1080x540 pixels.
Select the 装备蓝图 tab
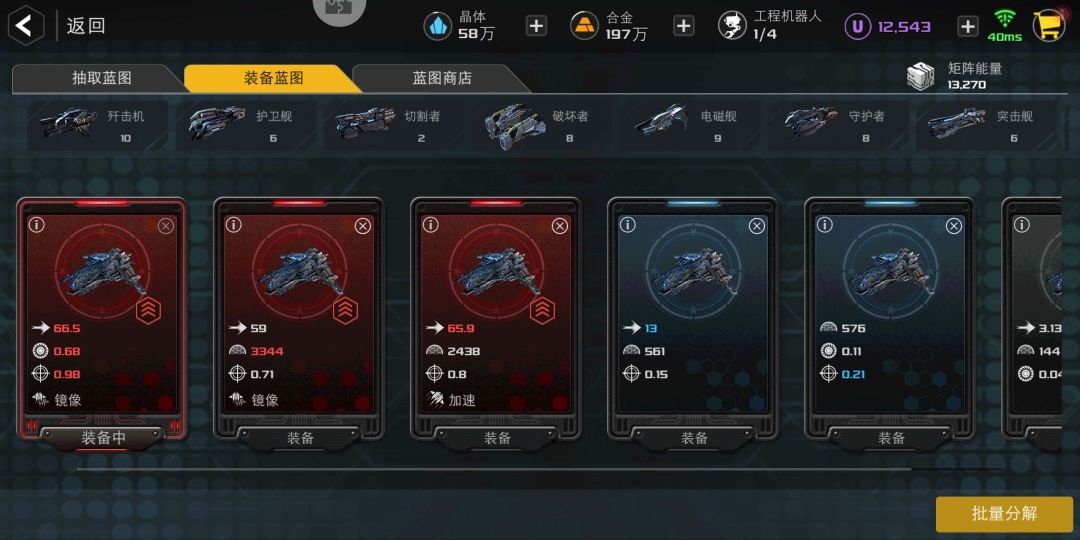tap(273, 78)
